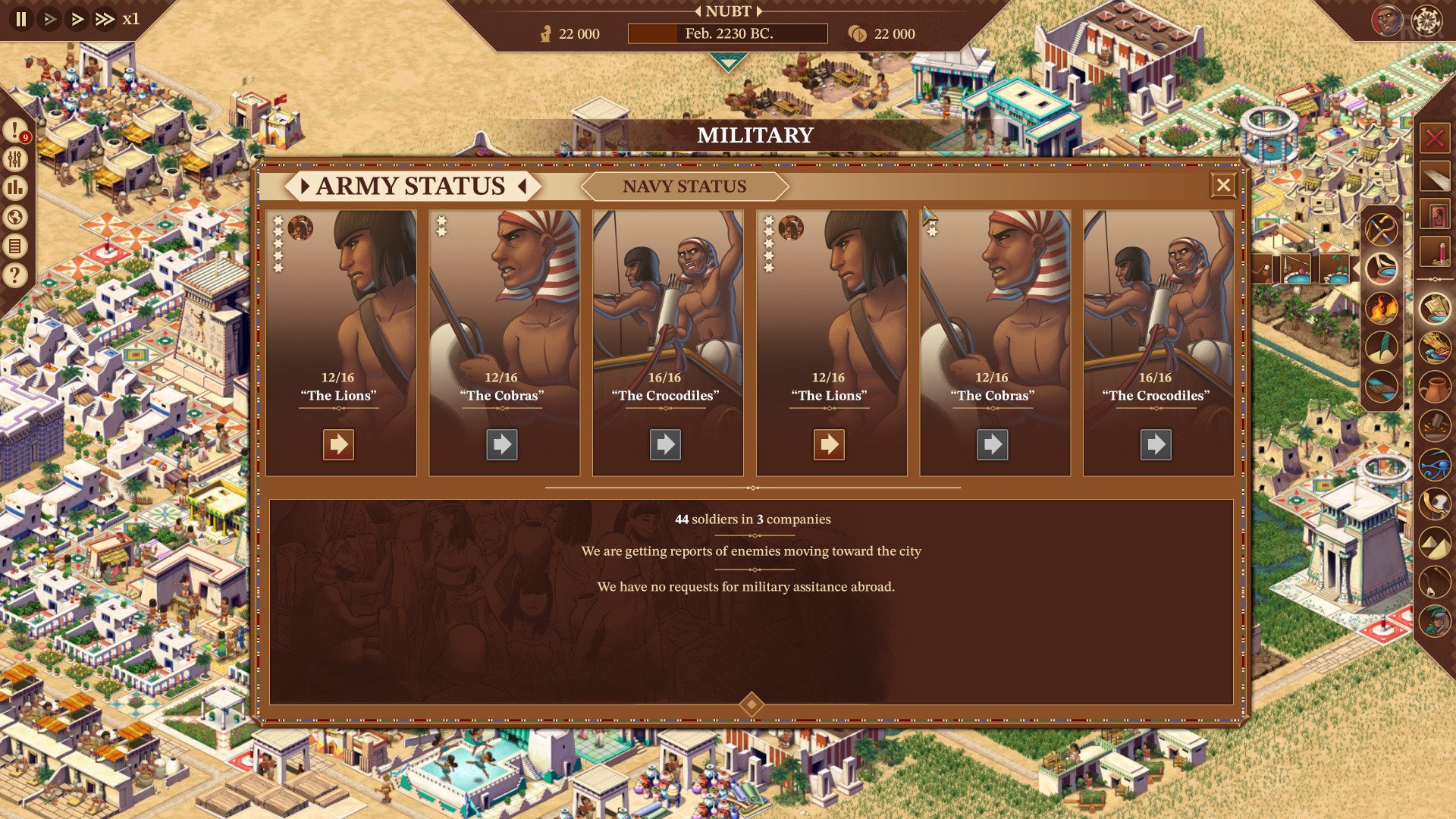This screenshot has height=819, width=1456.
Task: Open the hammer and anvil build category
Action: pos(1434,425)
